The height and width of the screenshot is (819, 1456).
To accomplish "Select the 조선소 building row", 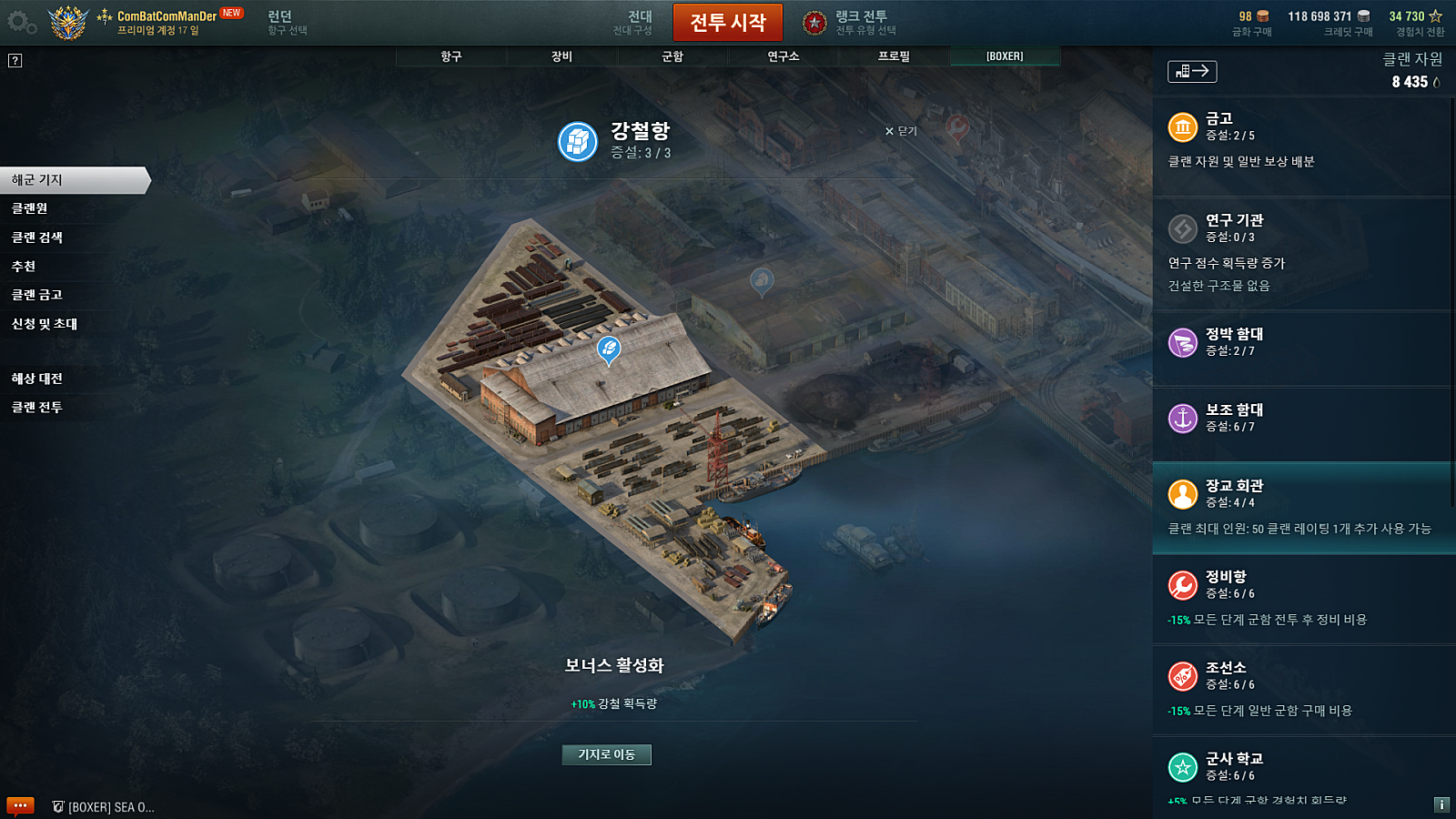I will 1301,689.
